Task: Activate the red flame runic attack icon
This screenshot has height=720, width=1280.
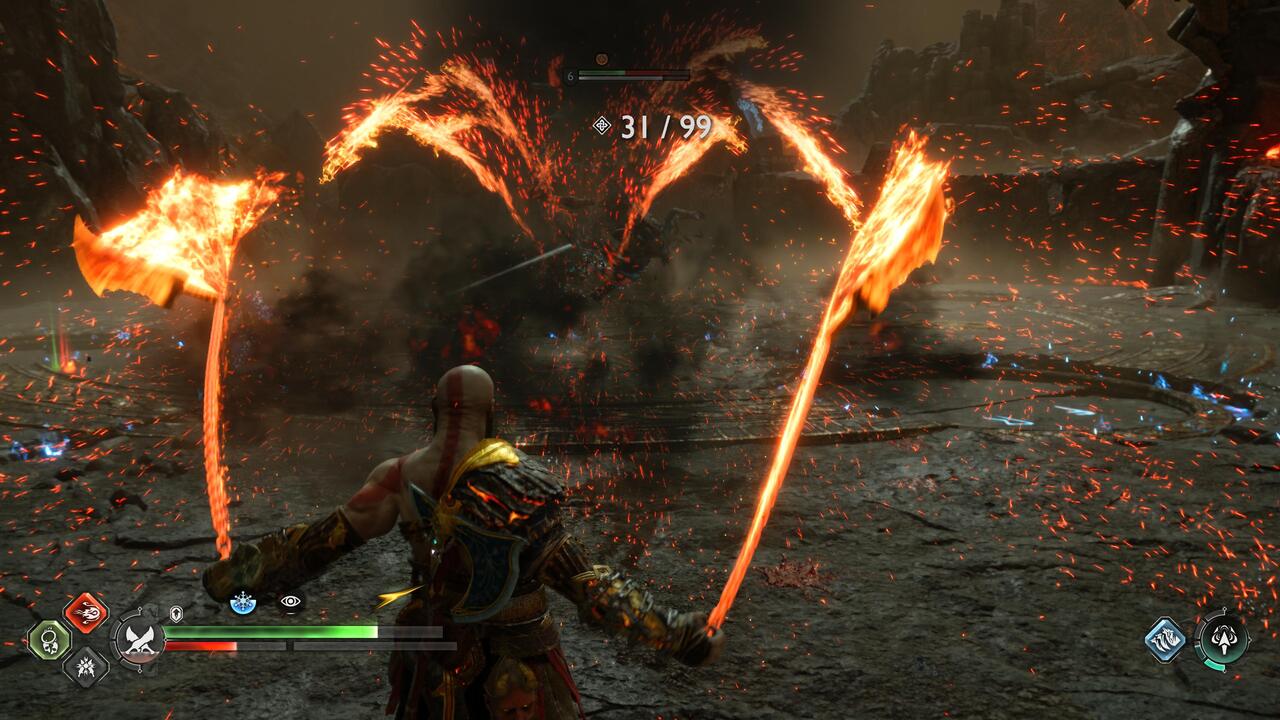Action: [85, 613]
